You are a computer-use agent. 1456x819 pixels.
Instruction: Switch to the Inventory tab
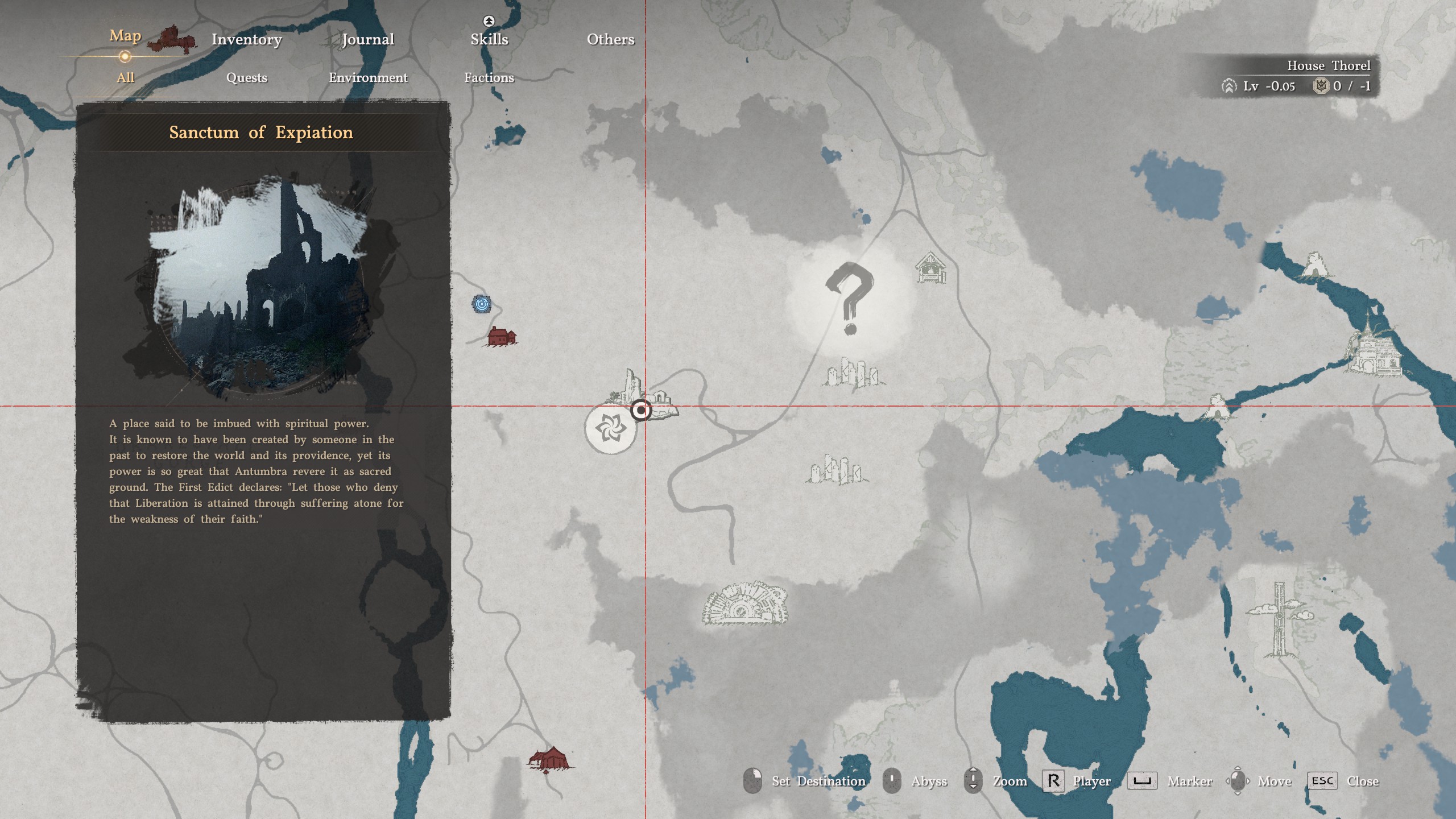[x=246, y=39]
